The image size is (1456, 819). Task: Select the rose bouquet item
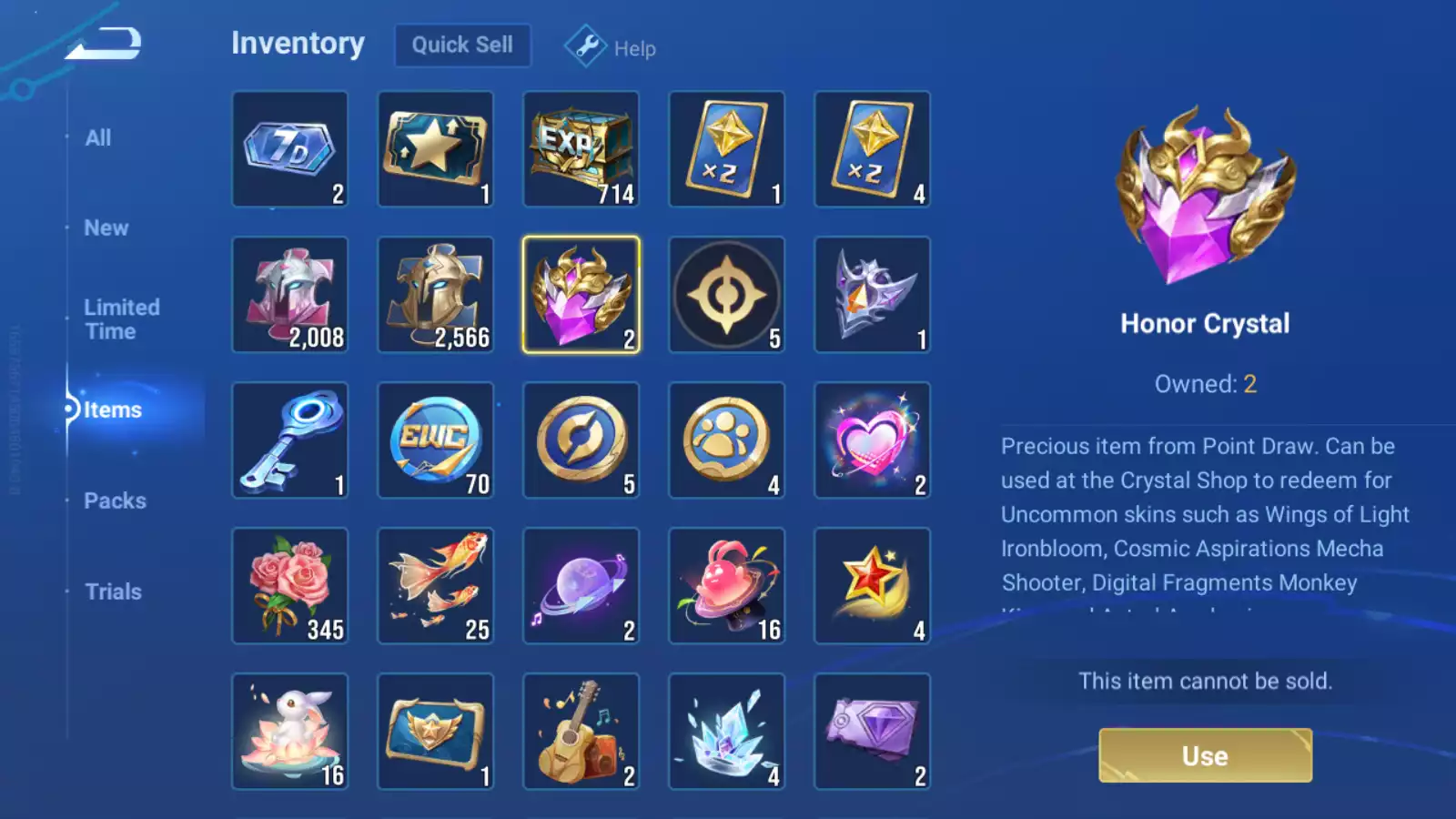tap(290, 587)
